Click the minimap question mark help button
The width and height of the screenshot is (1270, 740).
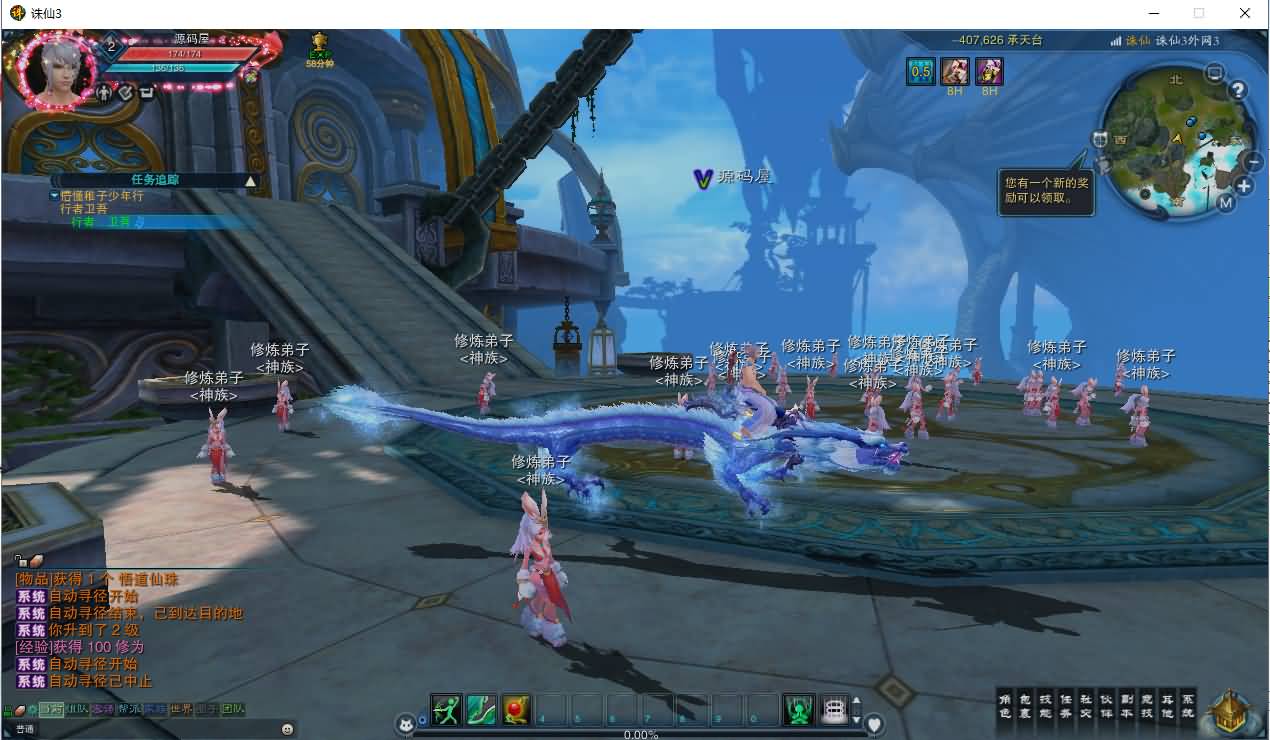point(1238,91)
